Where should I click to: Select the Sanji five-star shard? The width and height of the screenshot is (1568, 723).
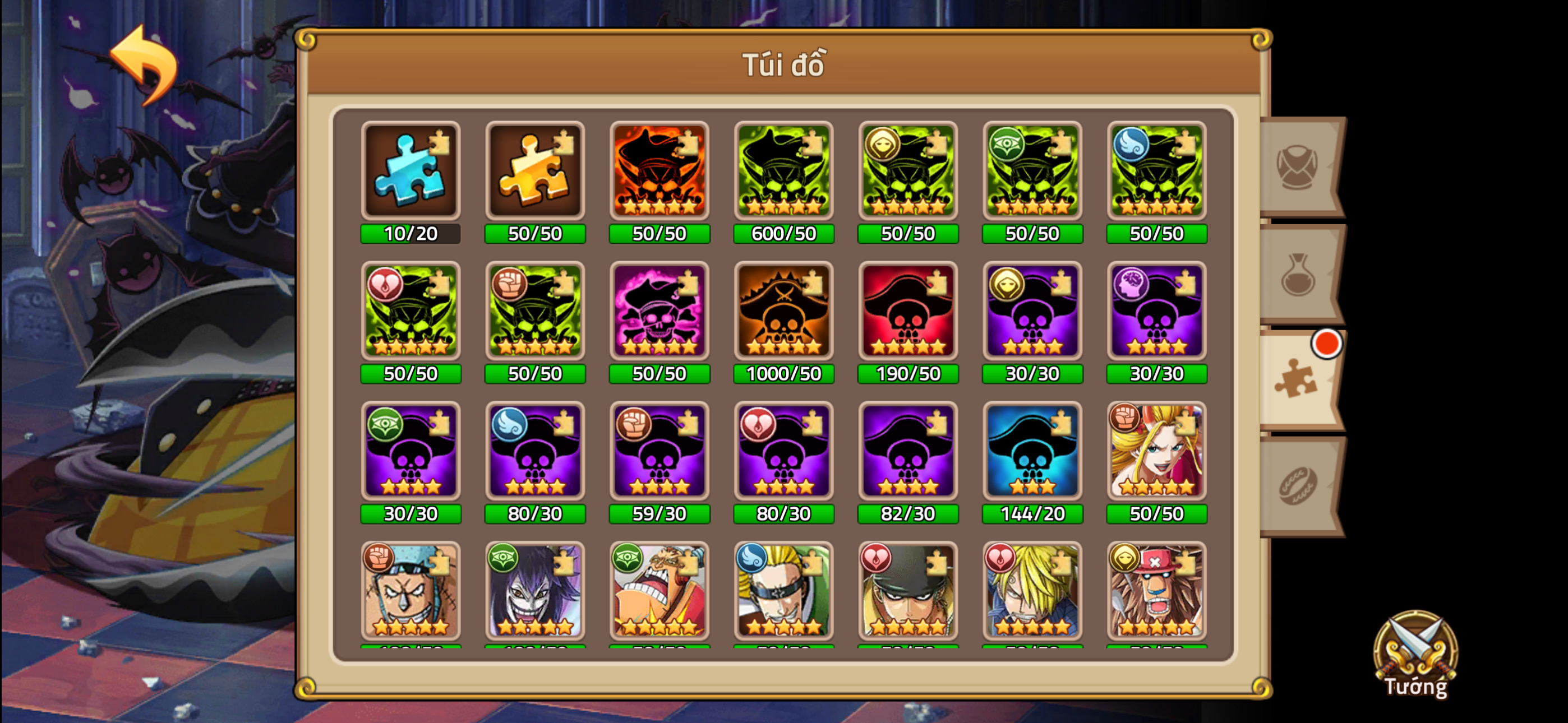tap(1032, 594)
